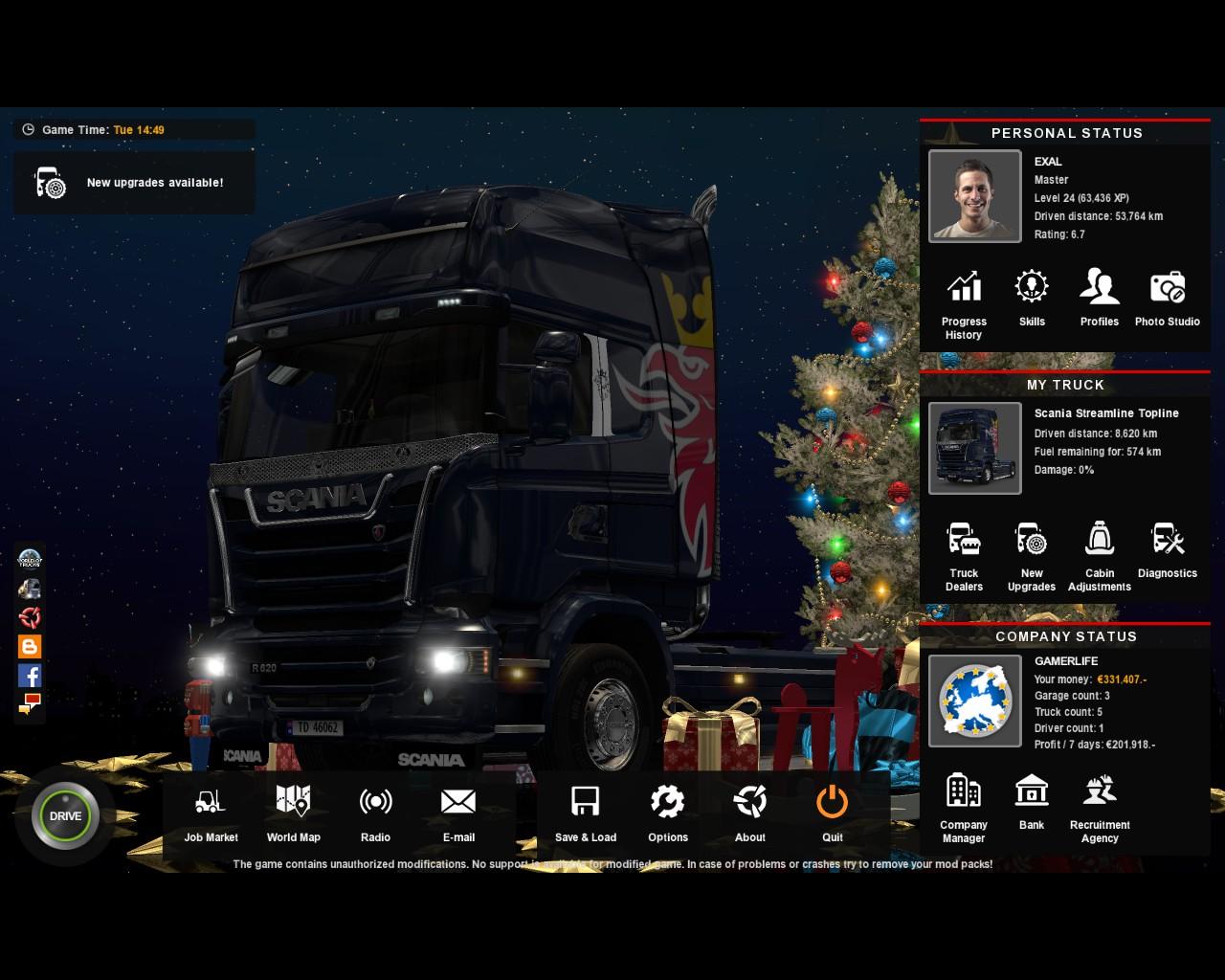Launch the Photo Studio
The height and width of the screenshot is (980, 1225).
point(1167,297)
